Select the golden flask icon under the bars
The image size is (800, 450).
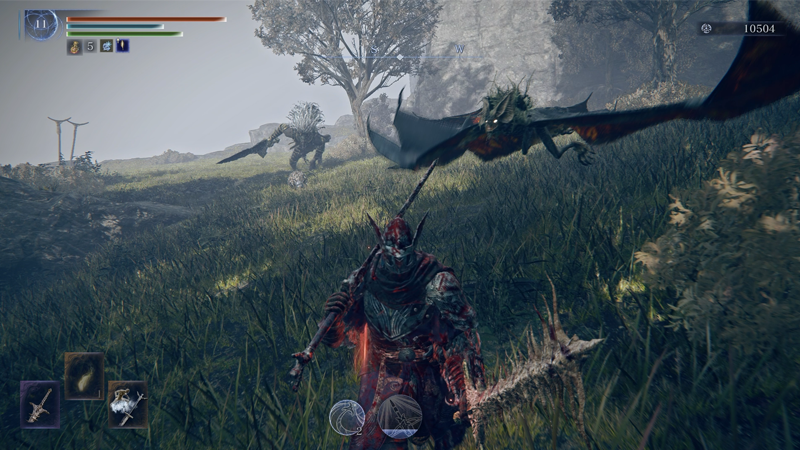[x=74, y=46]
